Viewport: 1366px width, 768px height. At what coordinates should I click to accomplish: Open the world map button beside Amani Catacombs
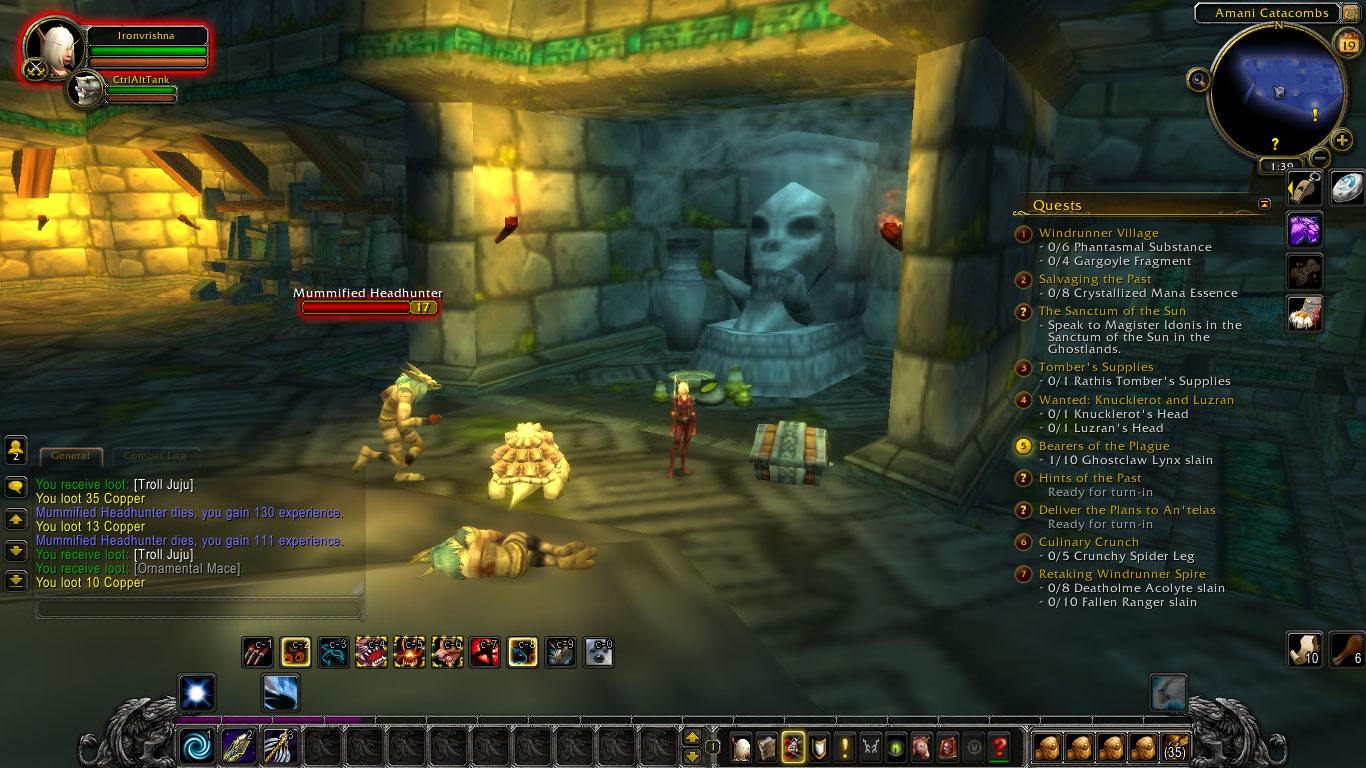(1349, 13)
